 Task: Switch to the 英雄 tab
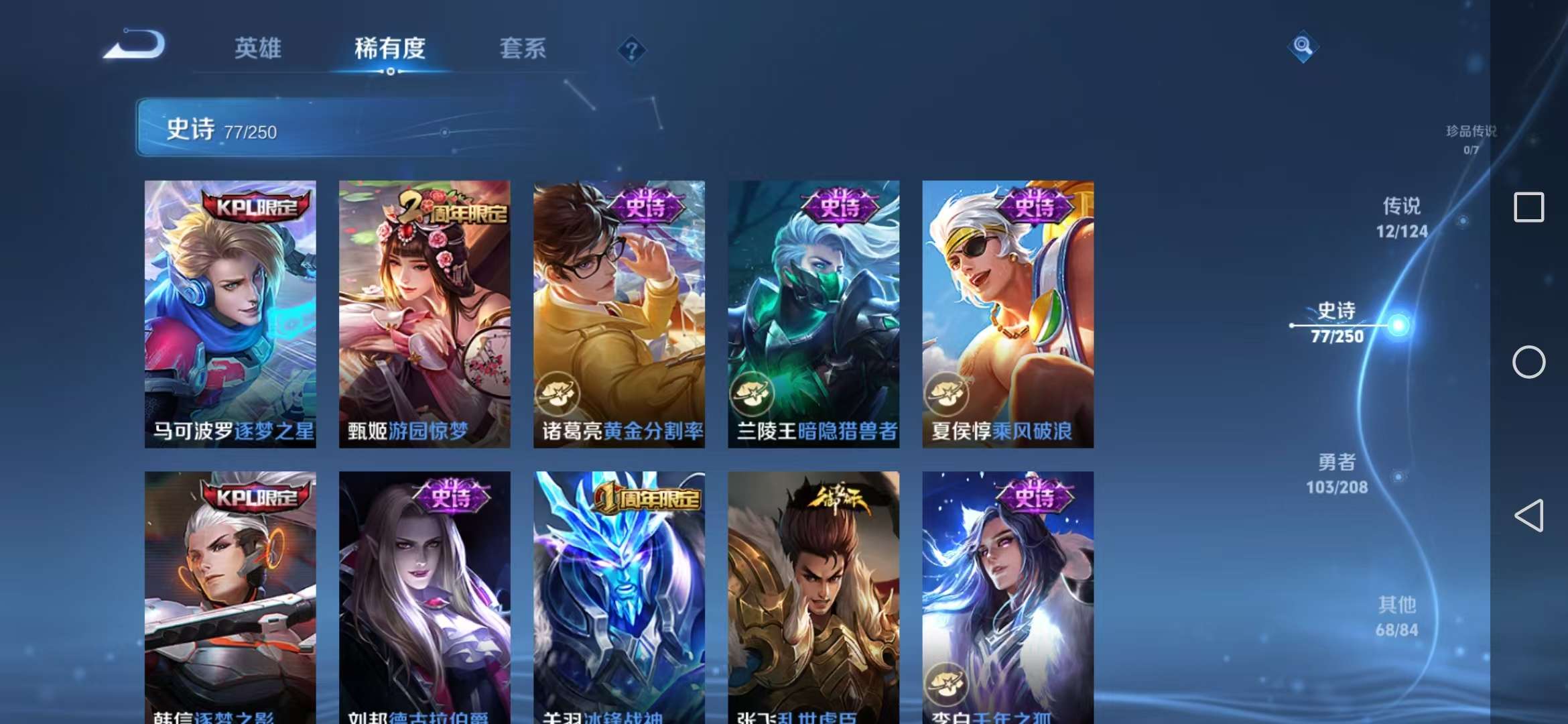(258, 48)
